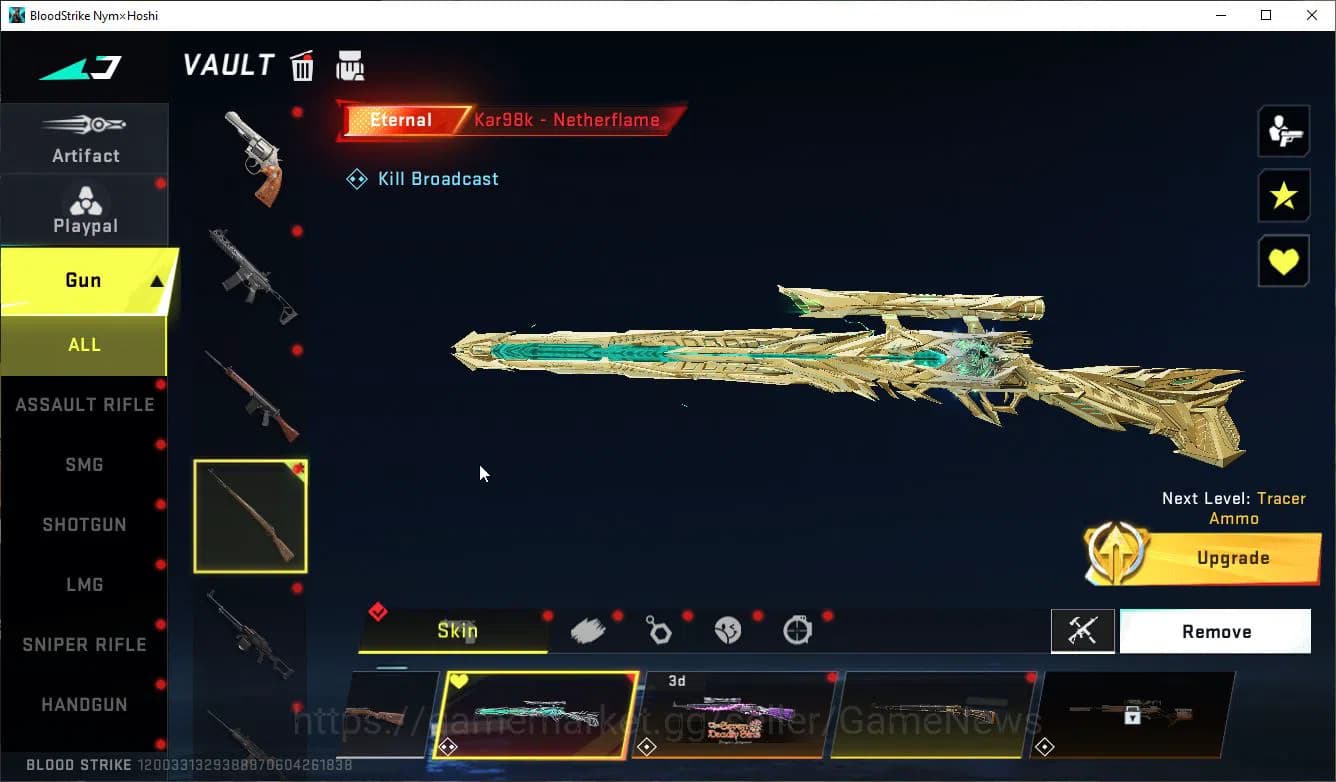Viewport: 1336px width, 782px height.
Task: Select the yellow heart favorite icon
Action: pyautogui.click(x=1284, y=261)
